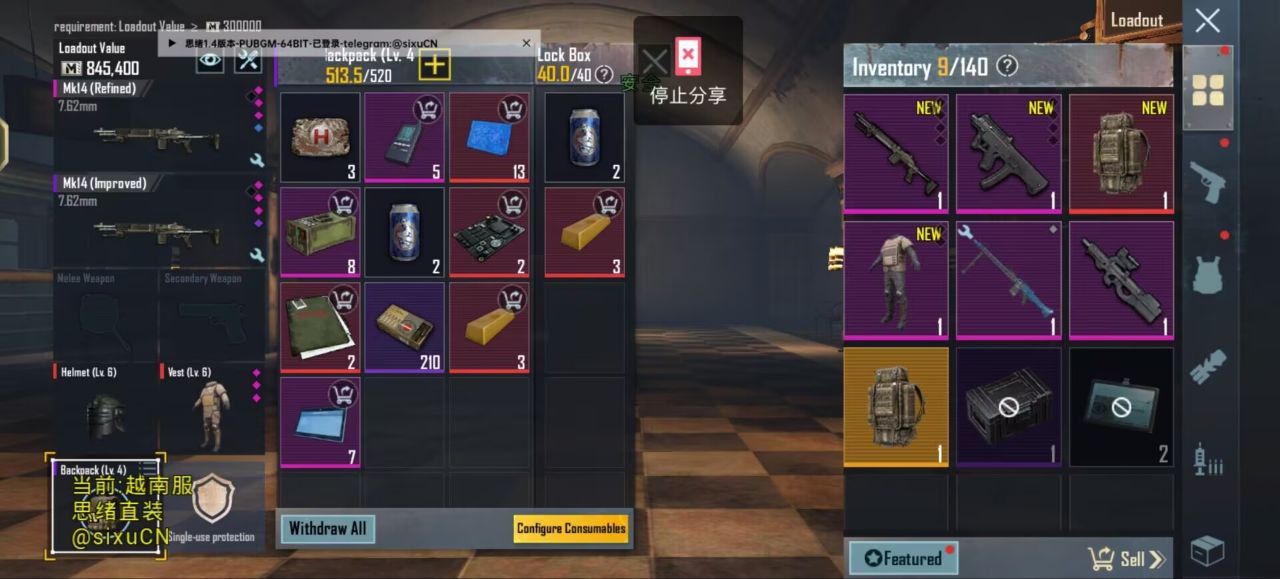Viewport: 1280px width, 579px height.
Task: Open the Inventory help question mark
Action: (1007, 67)
